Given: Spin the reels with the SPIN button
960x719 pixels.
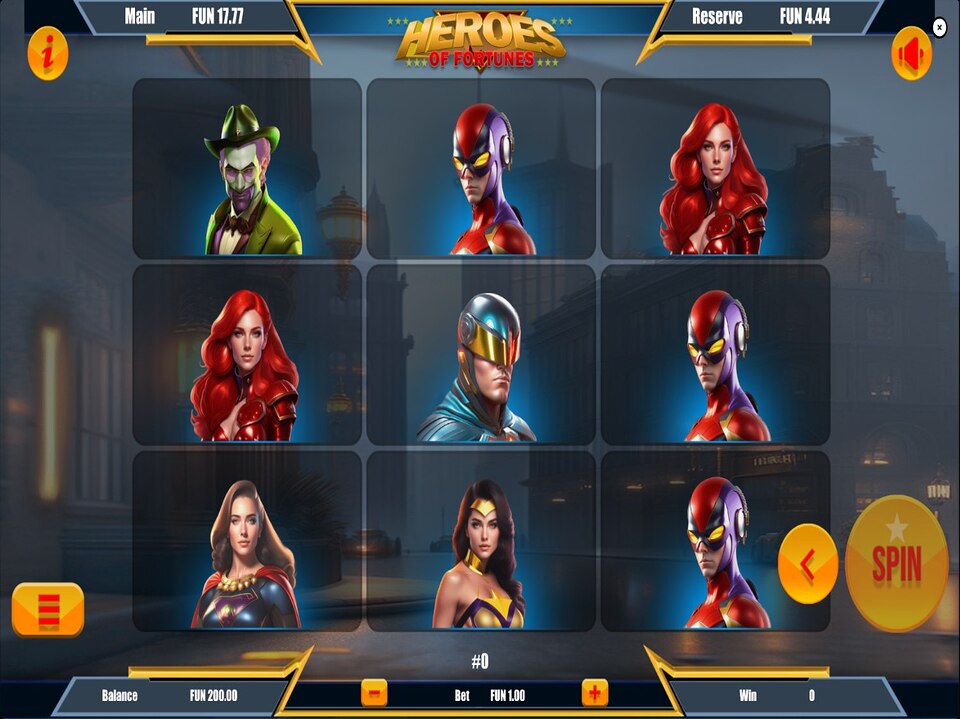Looking at the screenshot, I should 896,563.
